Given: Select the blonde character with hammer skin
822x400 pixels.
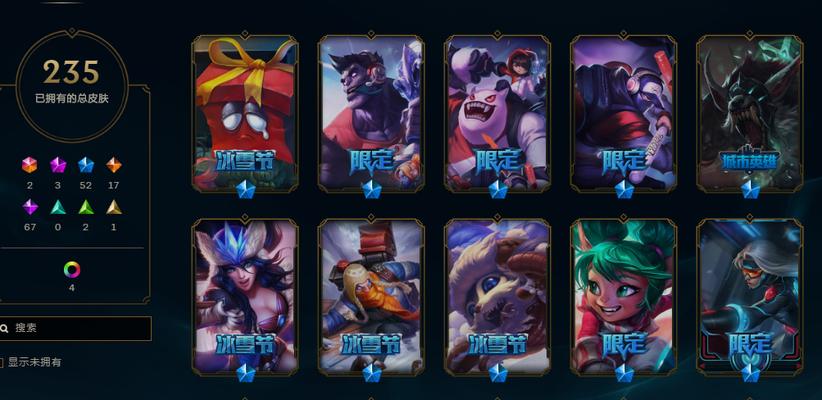Looking at the screenshot, I should pyautogui.click(x=371, y=295).
